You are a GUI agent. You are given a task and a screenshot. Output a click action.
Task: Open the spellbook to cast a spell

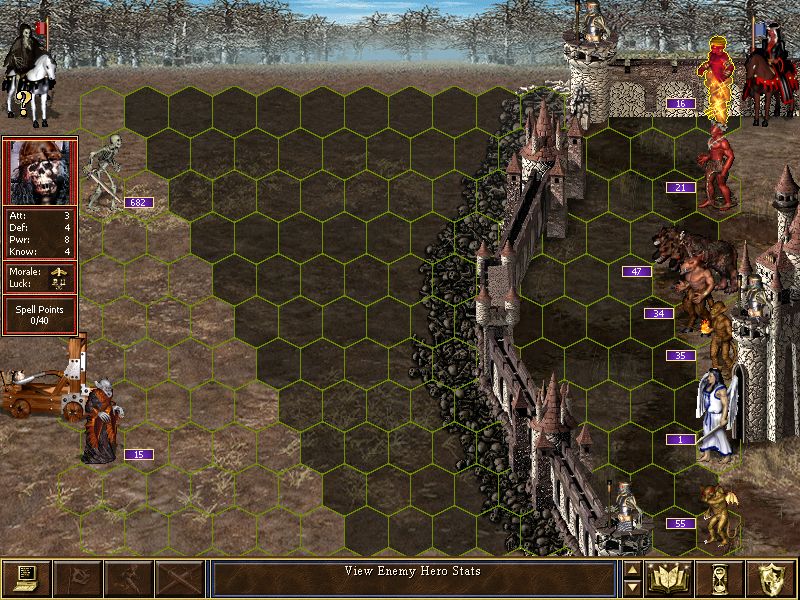pyautogui.click(x=668, y=577)
